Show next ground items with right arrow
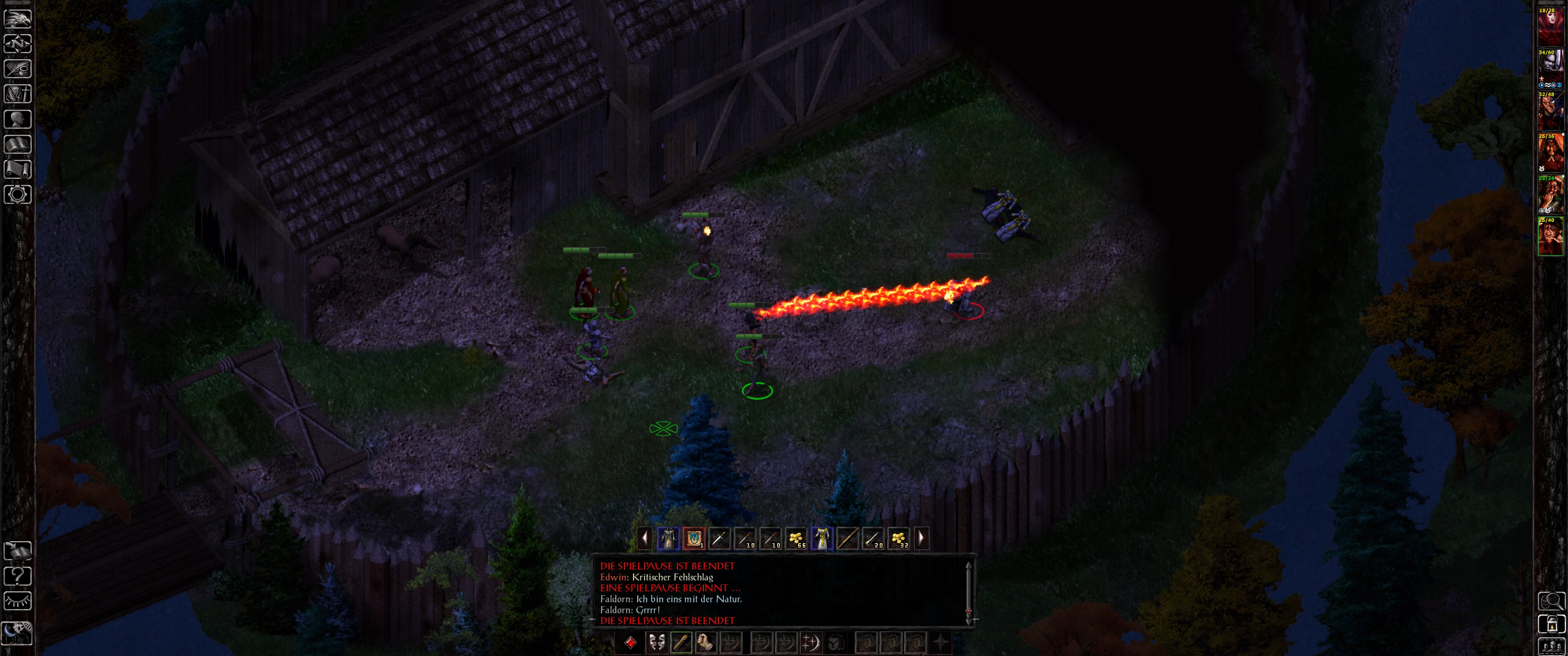 [x=921, y=538]
